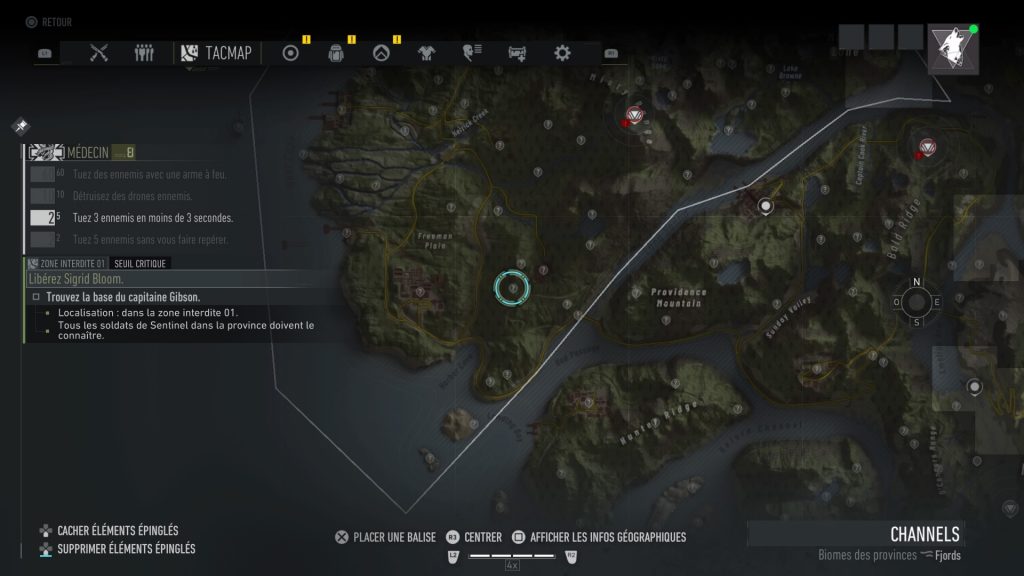Click the compass rose on the map
The height and width of the screenshot is (576, 1024).
916,302
